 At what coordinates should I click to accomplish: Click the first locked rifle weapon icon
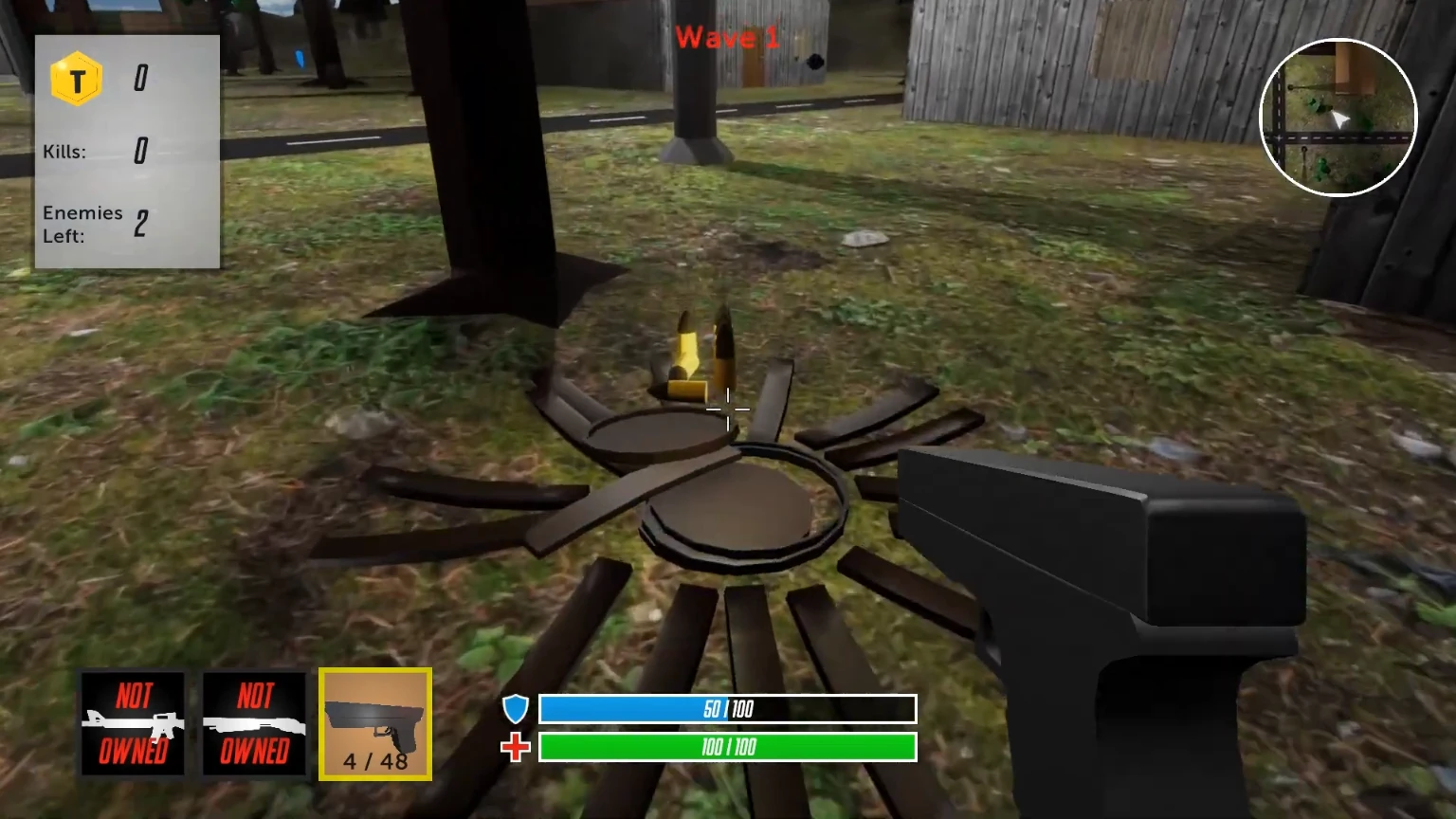(133, 723)
